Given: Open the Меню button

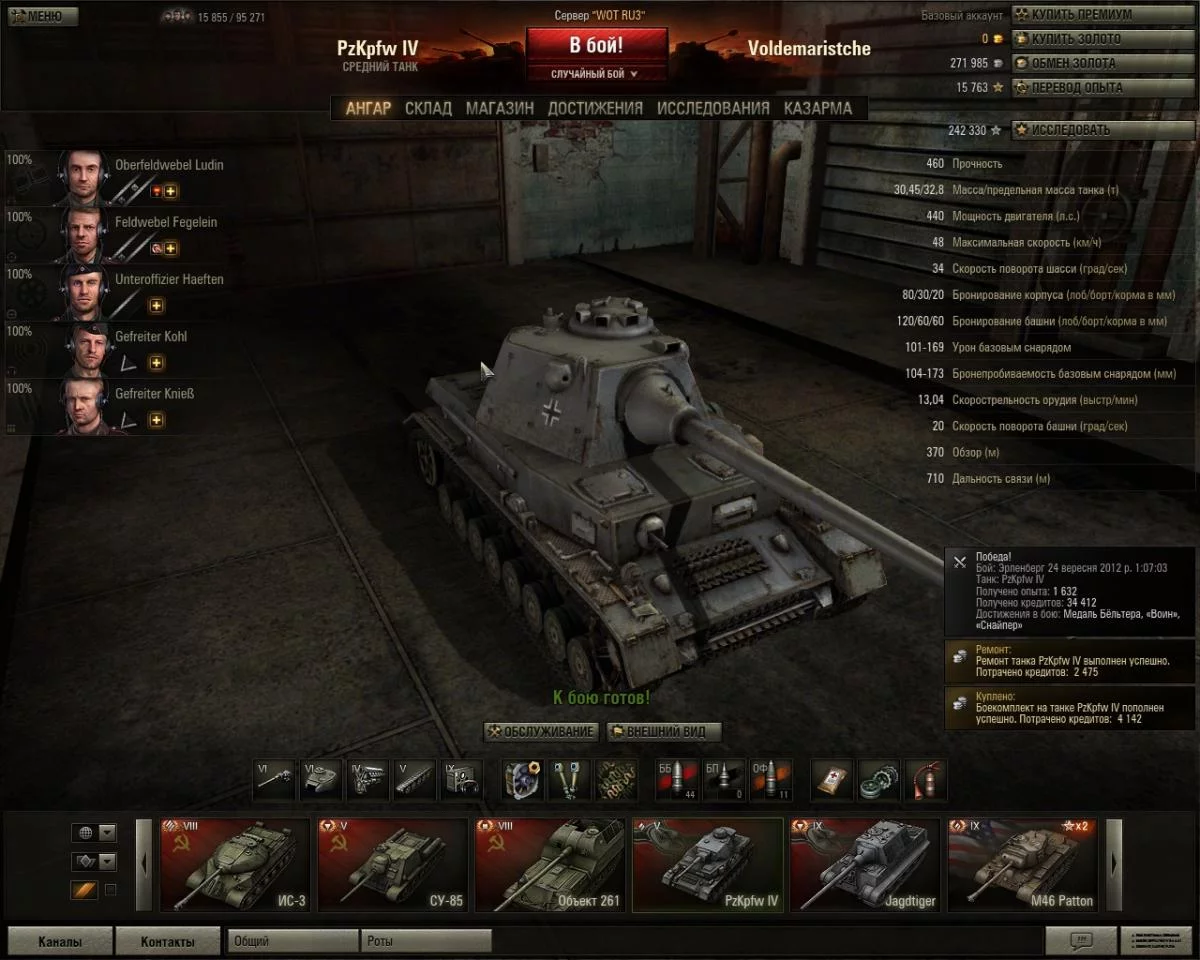Looking at the screenshot, I should tap(40, 16).
